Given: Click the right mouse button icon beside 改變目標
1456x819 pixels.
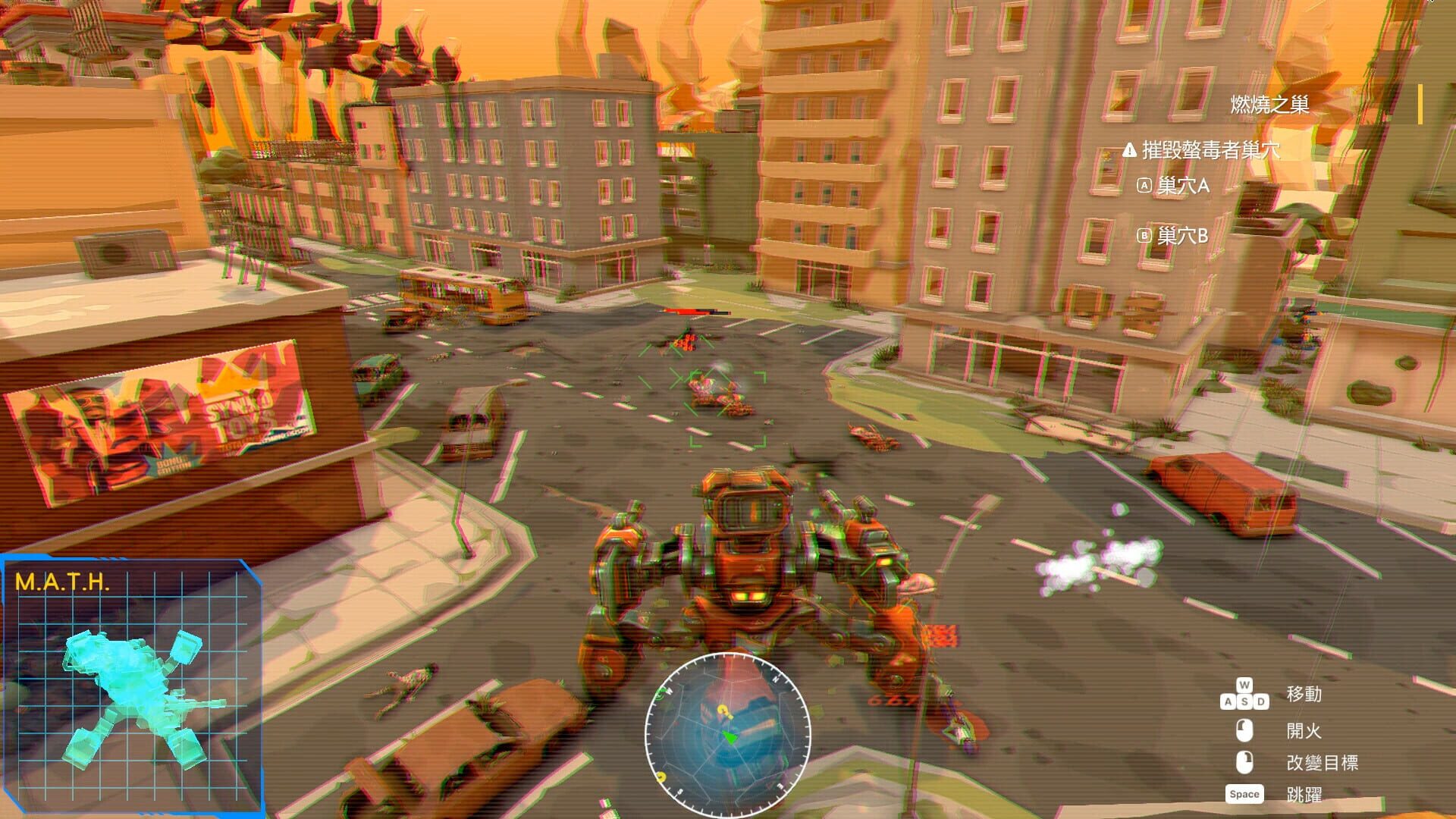Looking at the screenshot, I should pos(1245,764).
